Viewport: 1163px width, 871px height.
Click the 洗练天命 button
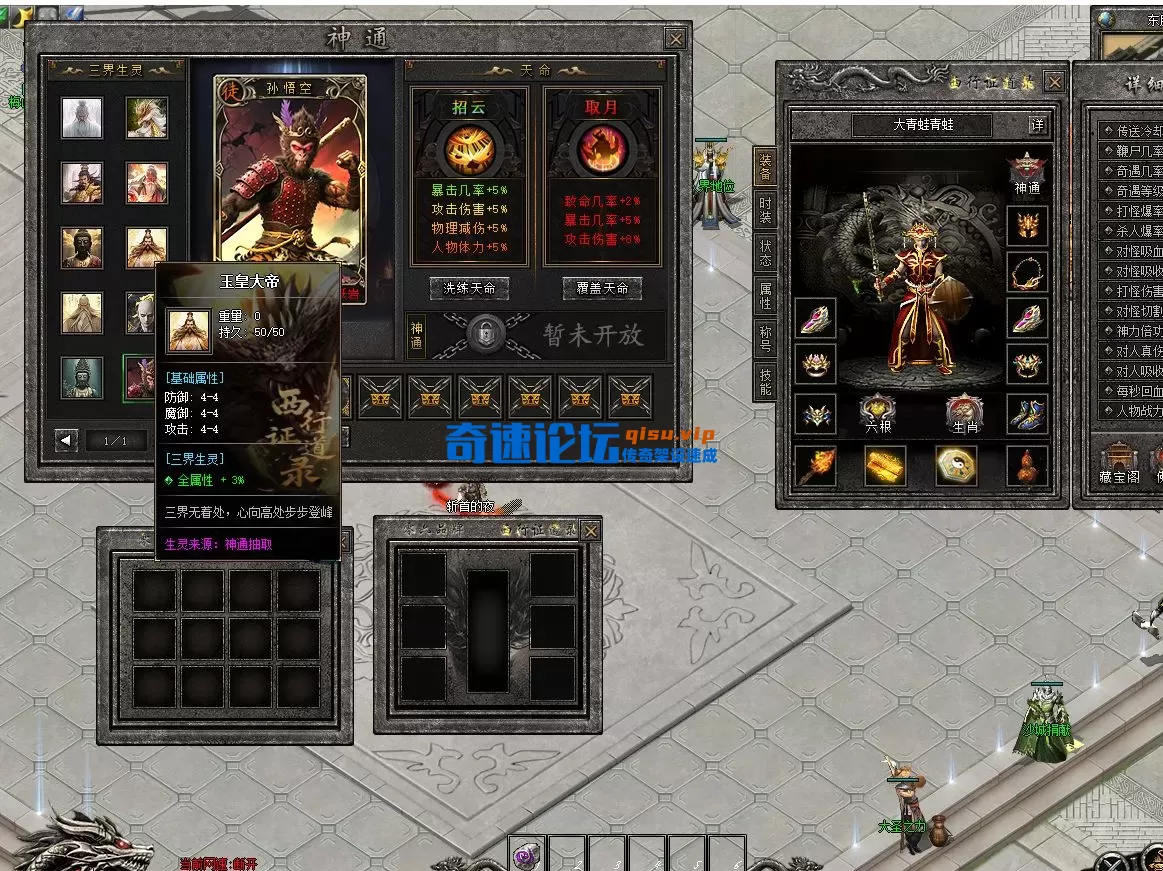pyautogui.click(x=469, y=288)
